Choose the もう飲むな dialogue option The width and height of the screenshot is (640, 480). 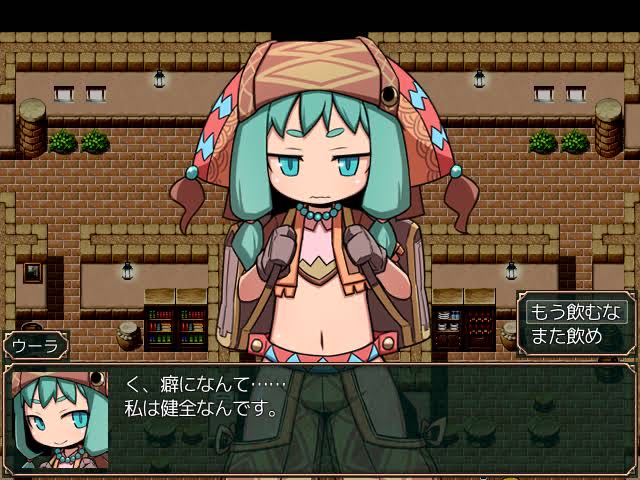pos(577,311)
